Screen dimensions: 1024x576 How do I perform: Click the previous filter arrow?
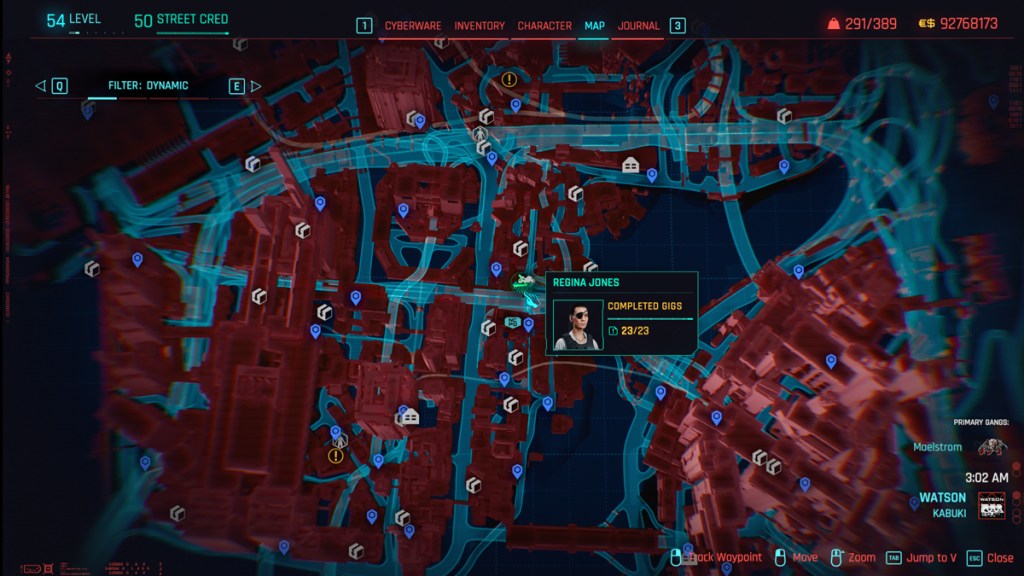(41, 86)
